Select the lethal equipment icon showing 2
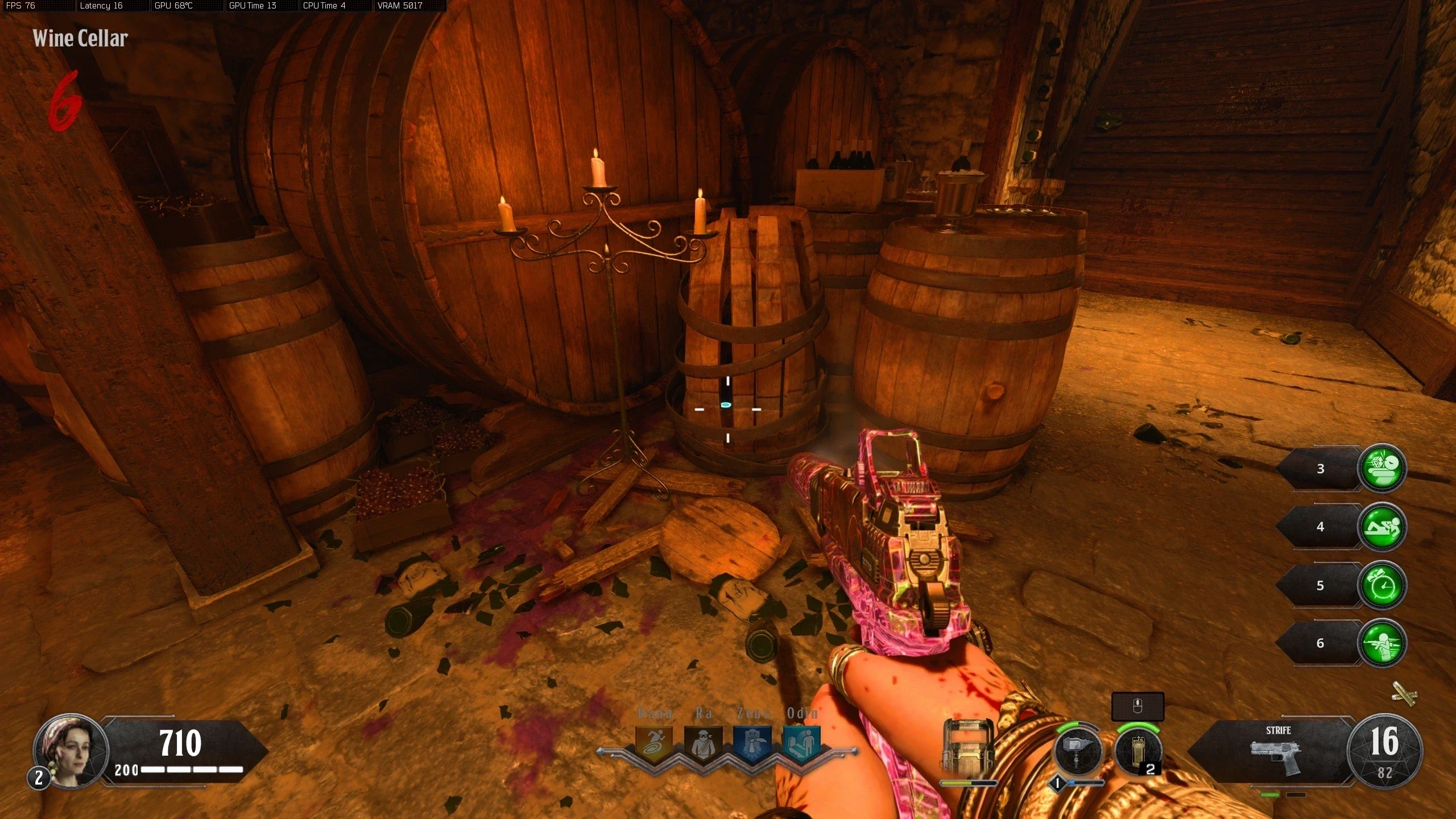Viewport: 1456px width, 819px height. (x=1137, y=751)
